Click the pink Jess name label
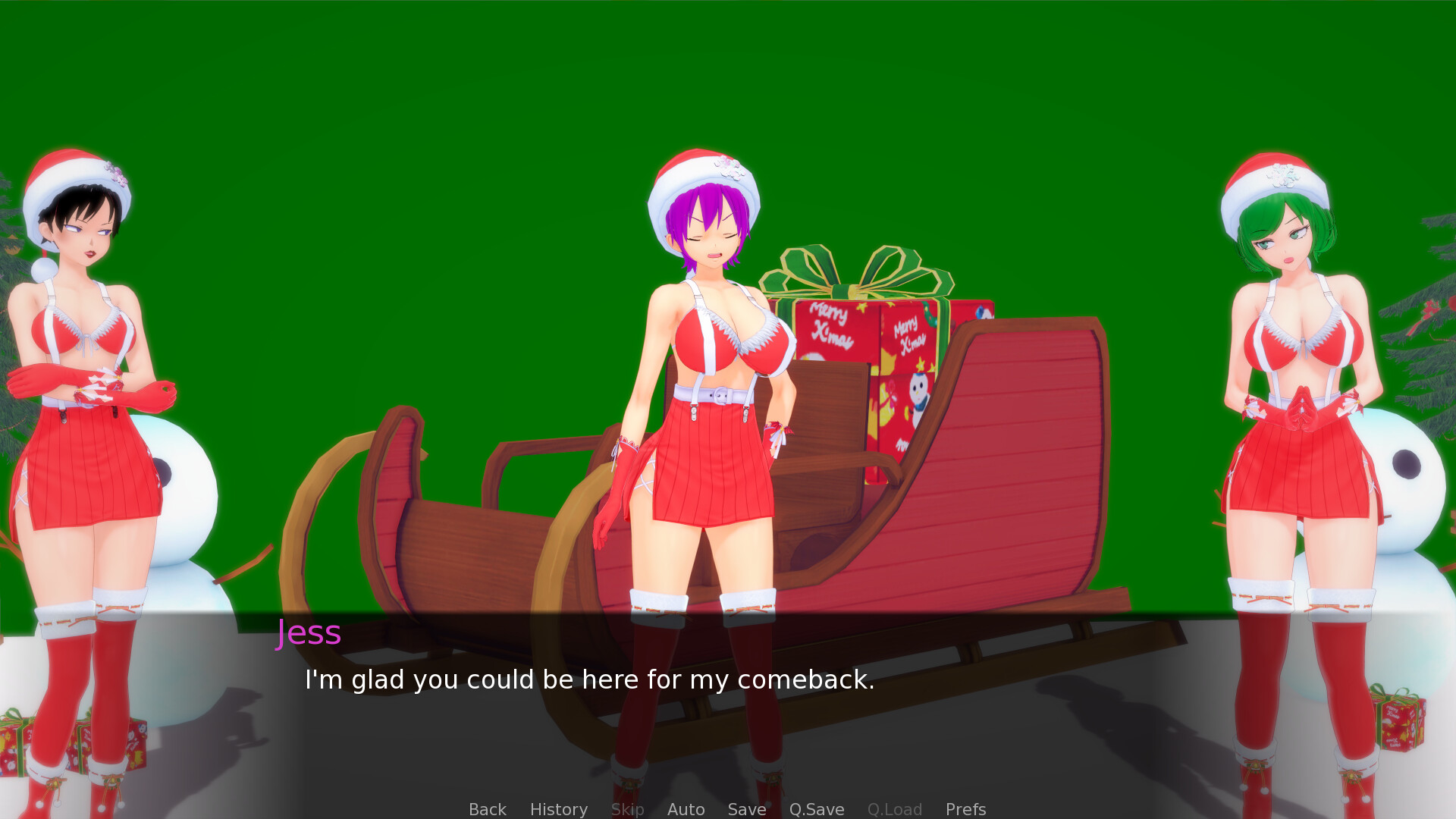Viewport: 1456px width, 819px height. pos(308,633)
